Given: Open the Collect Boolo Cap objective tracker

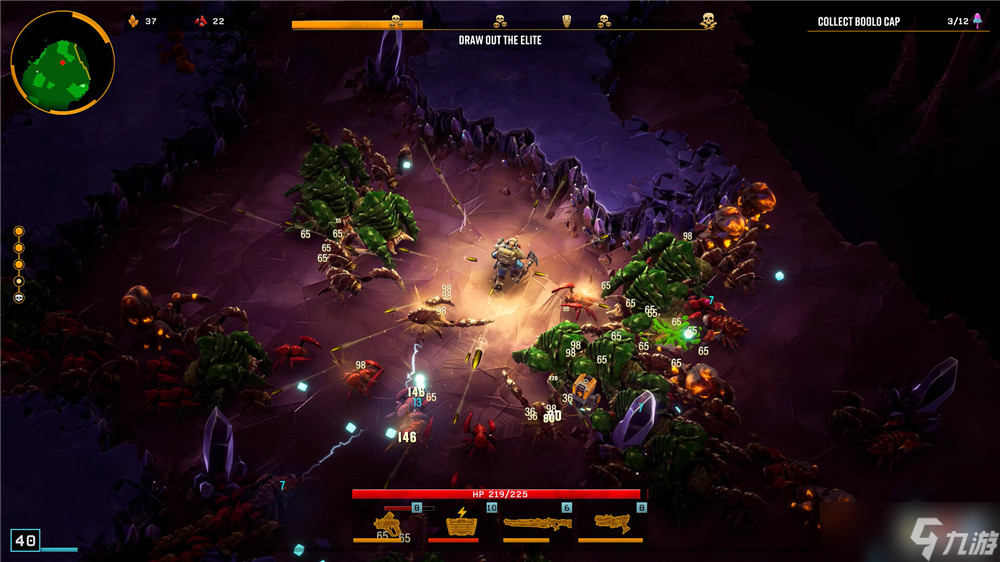Looking at the screenshot, I should (x=858, y=22).
